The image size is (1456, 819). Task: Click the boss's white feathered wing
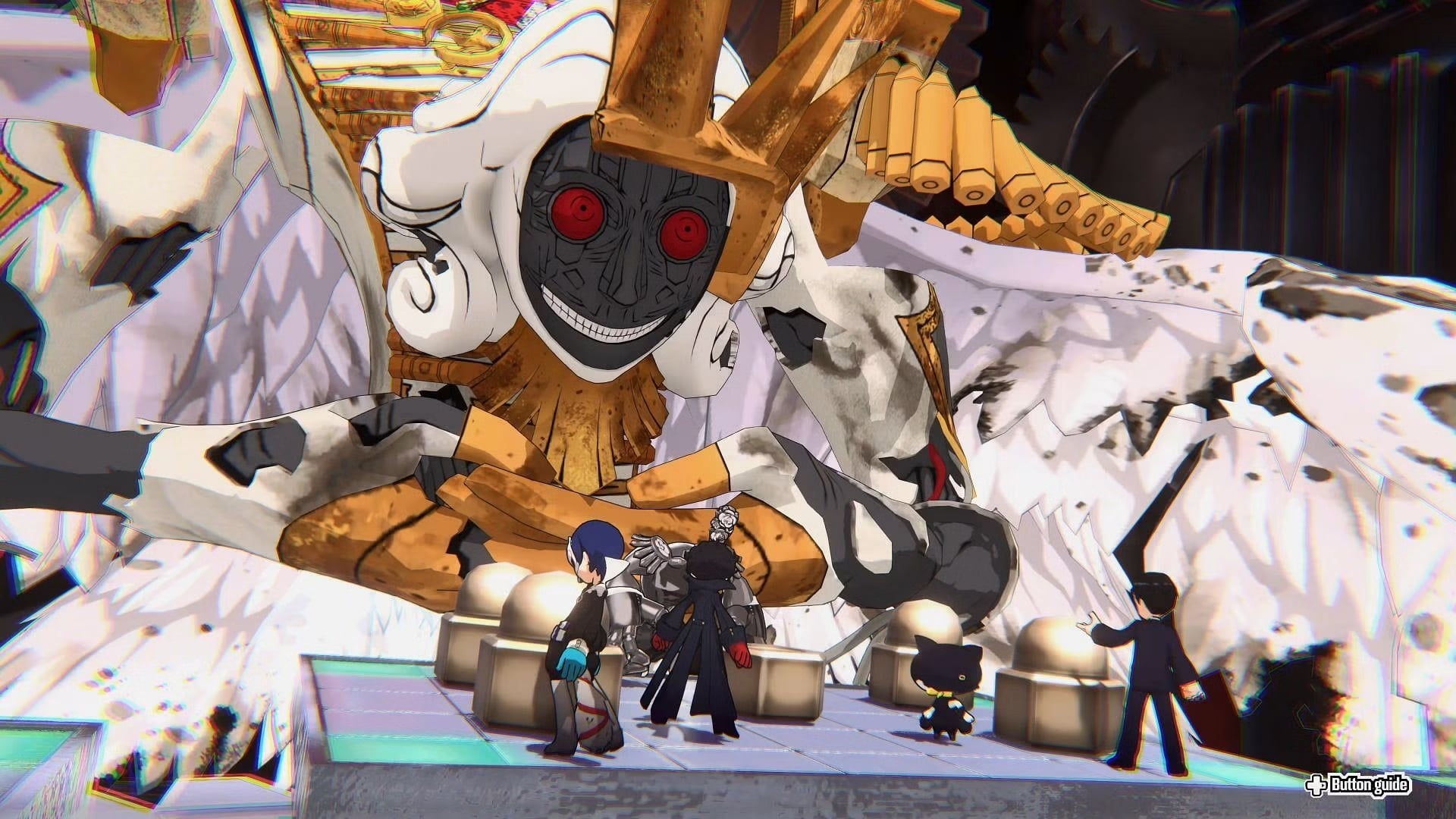click(x=1175, y=379)
